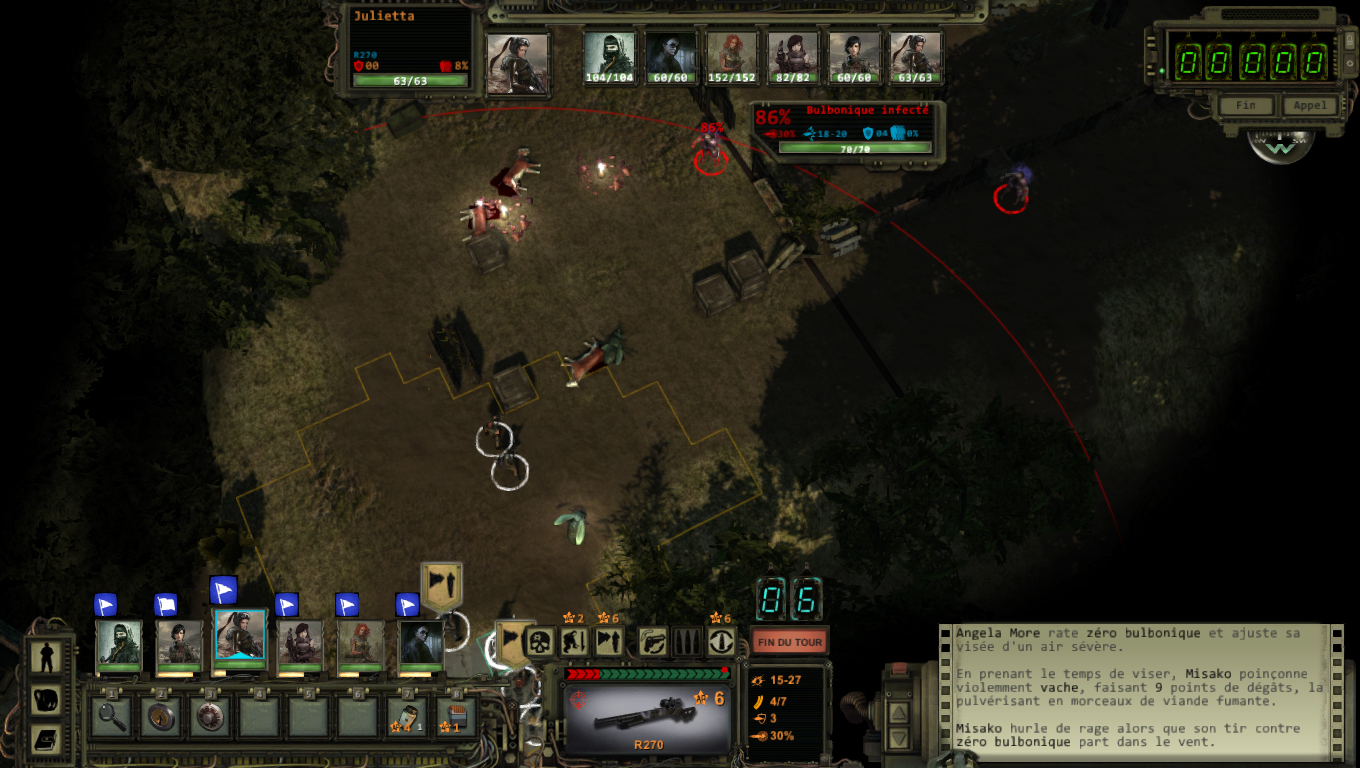This screenshot has width=1360, height=768.
Task: End the turn with Fin du tour
Action: pos(789,641)
